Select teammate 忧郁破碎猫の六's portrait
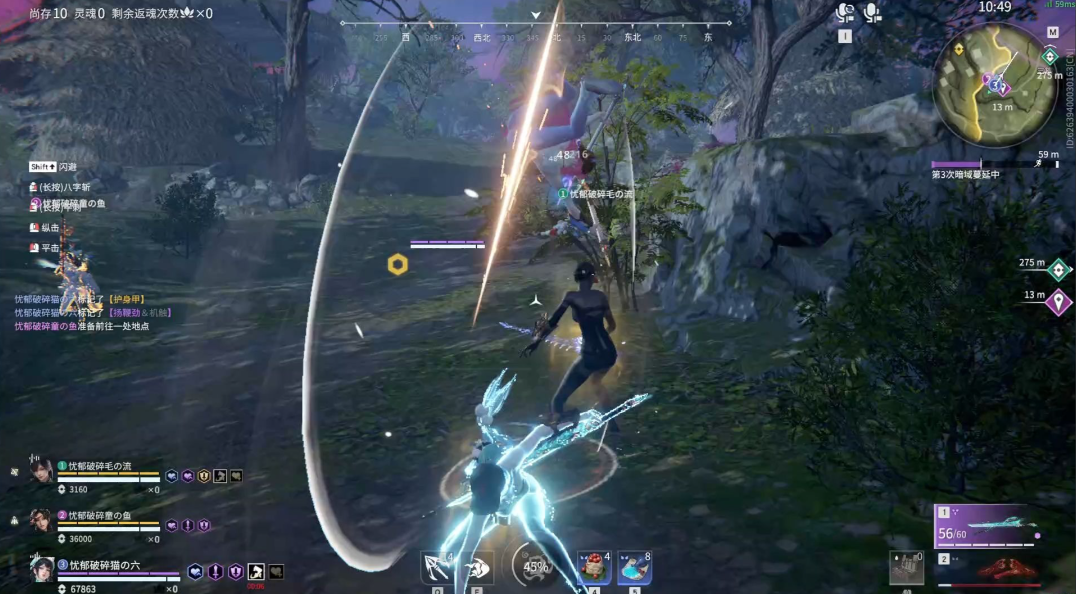This screenshot has height=594, width=1076. coord(42,569)
